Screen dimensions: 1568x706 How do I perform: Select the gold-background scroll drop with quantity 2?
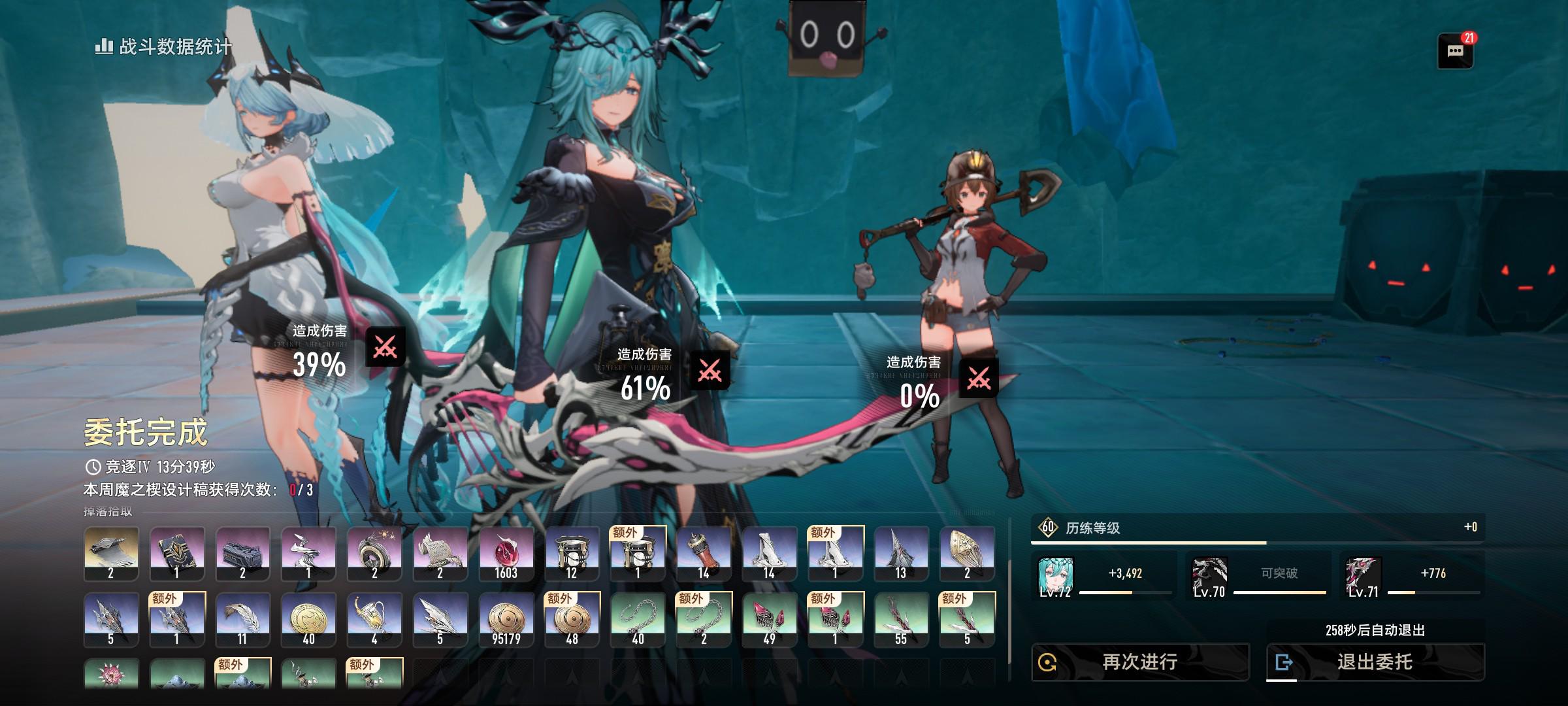(111, 554)
